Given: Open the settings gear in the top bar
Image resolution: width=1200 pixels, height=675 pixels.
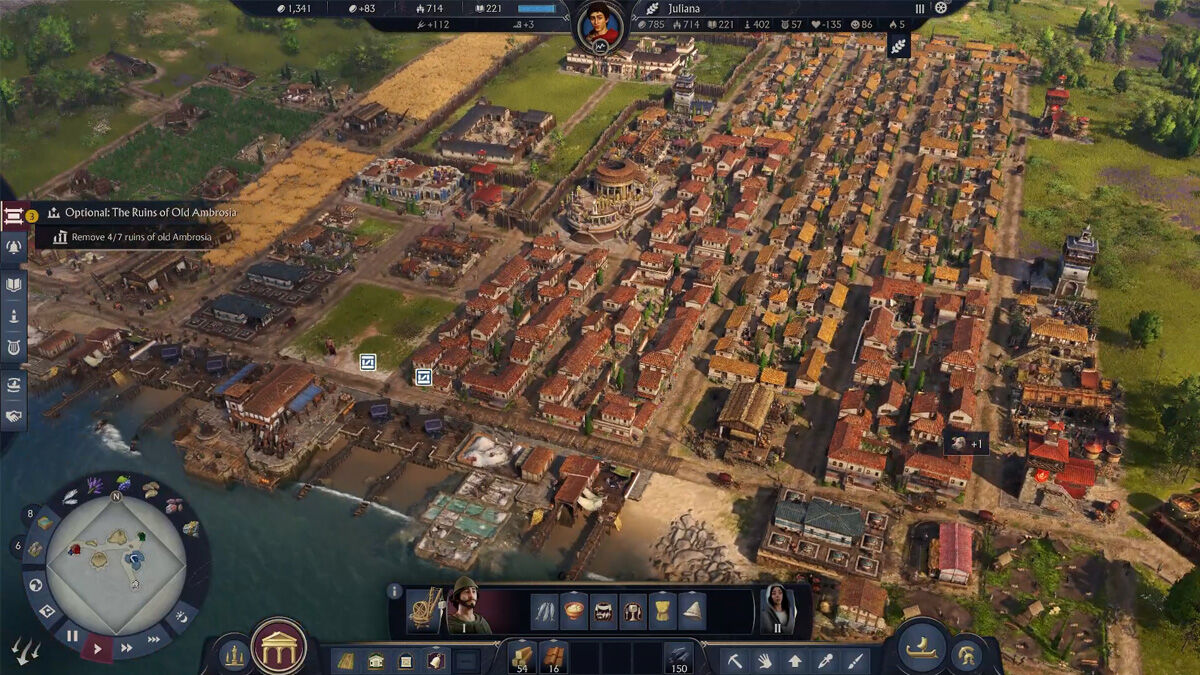Looking at the screenshot, I should (x=940, y=8).
